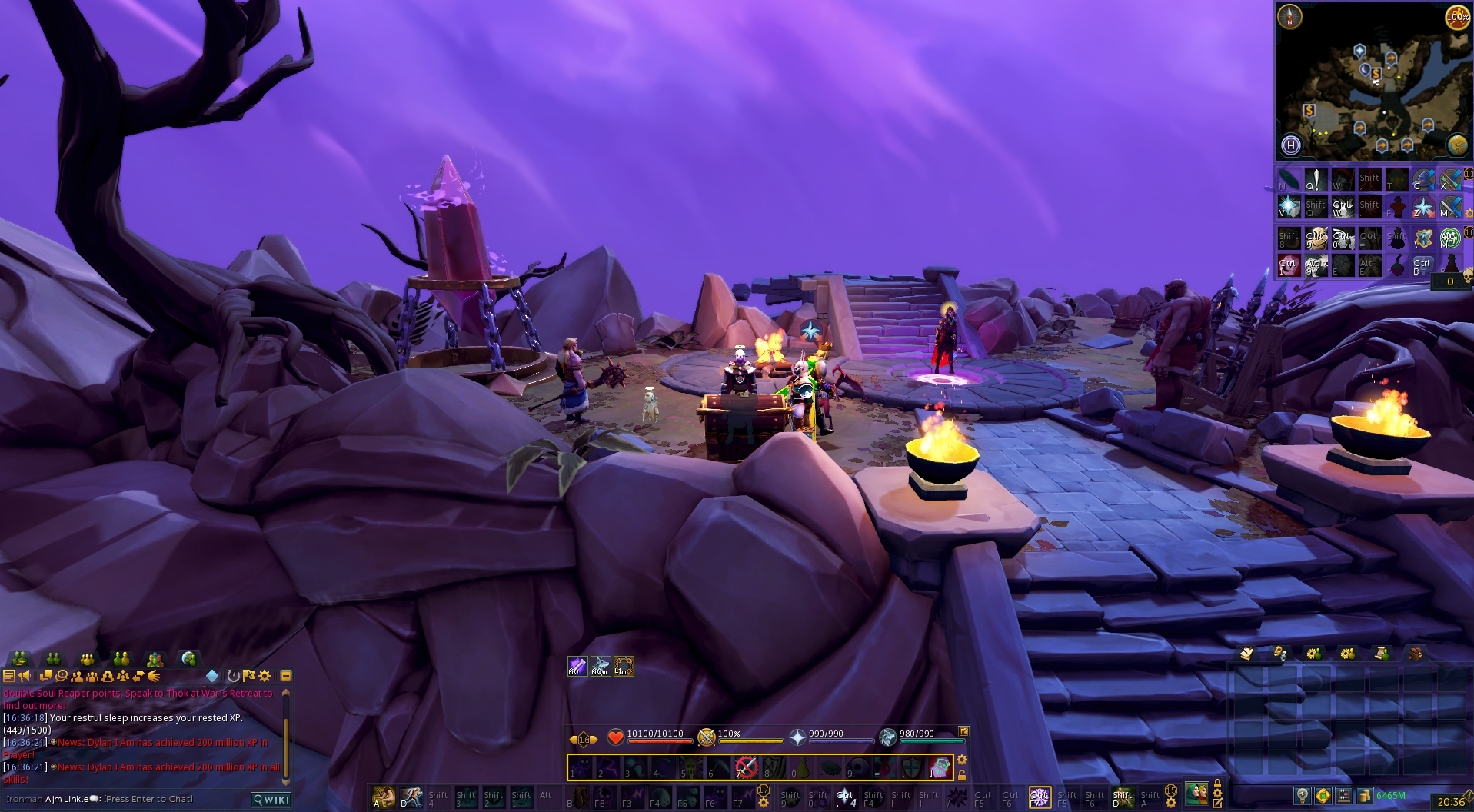Toggle run mode on the energy orb
1474x812 pixels.
pos(1459,18)
